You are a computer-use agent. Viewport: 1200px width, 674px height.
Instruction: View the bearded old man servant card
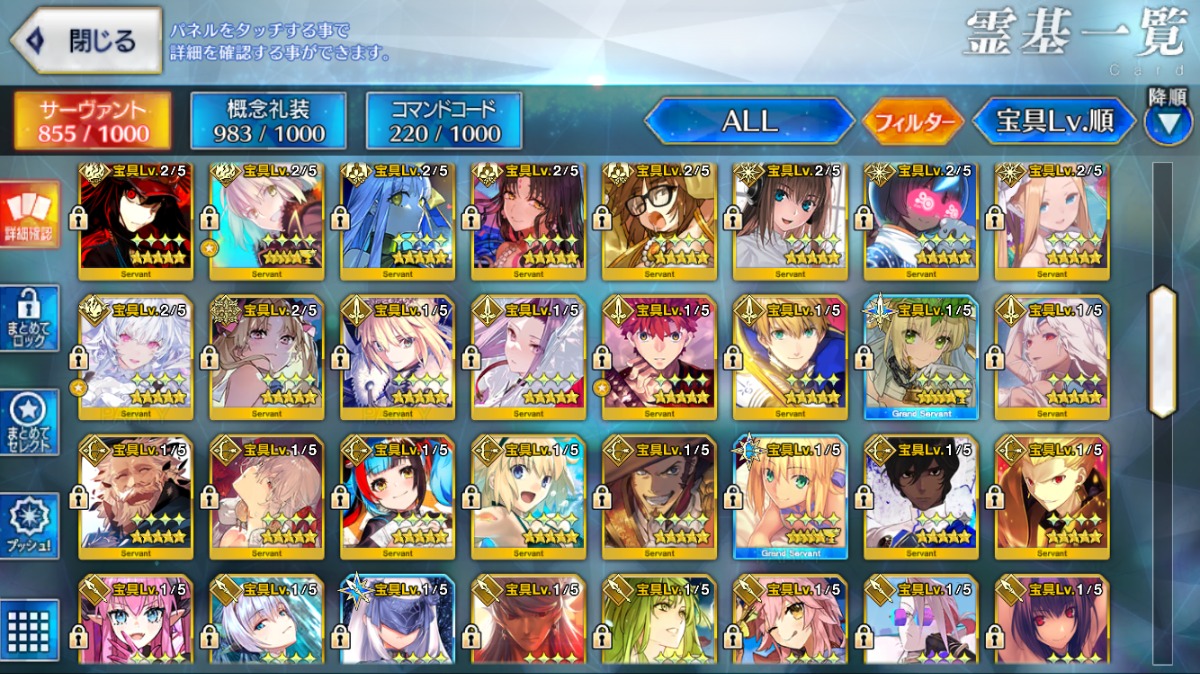pyautogui.click(x=136, y=496)
